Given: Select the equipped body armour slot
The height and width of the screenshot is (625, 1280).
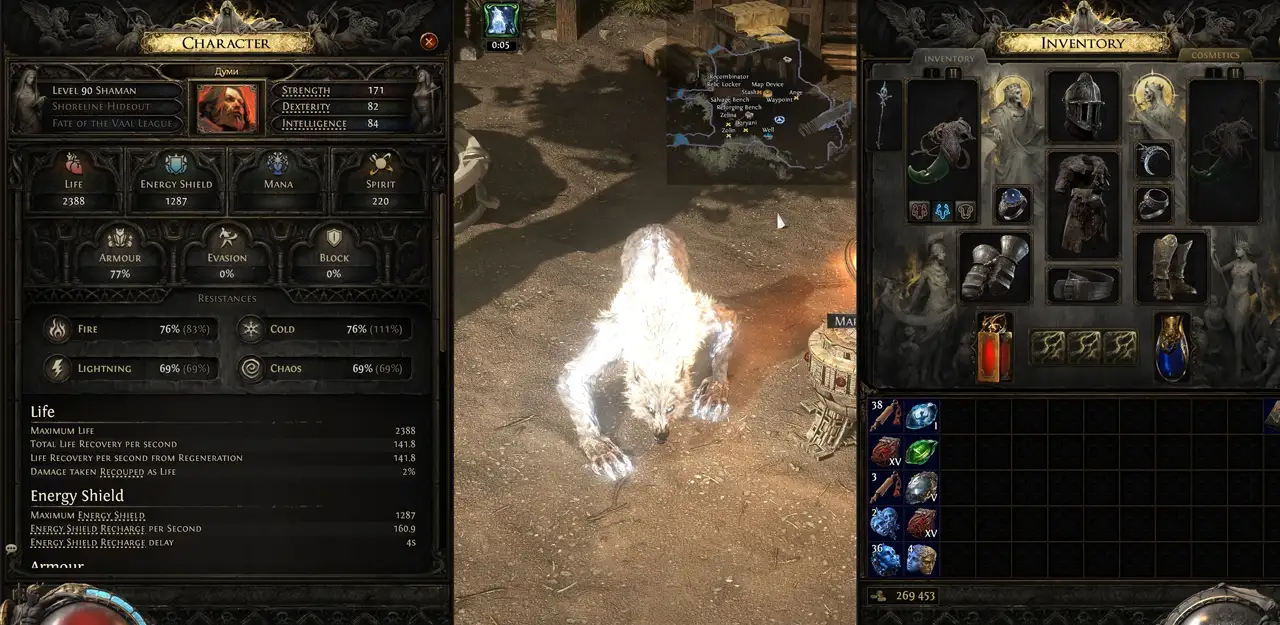Looking at the screenshot, I should pyautogui.click(x=1082, y=205).
